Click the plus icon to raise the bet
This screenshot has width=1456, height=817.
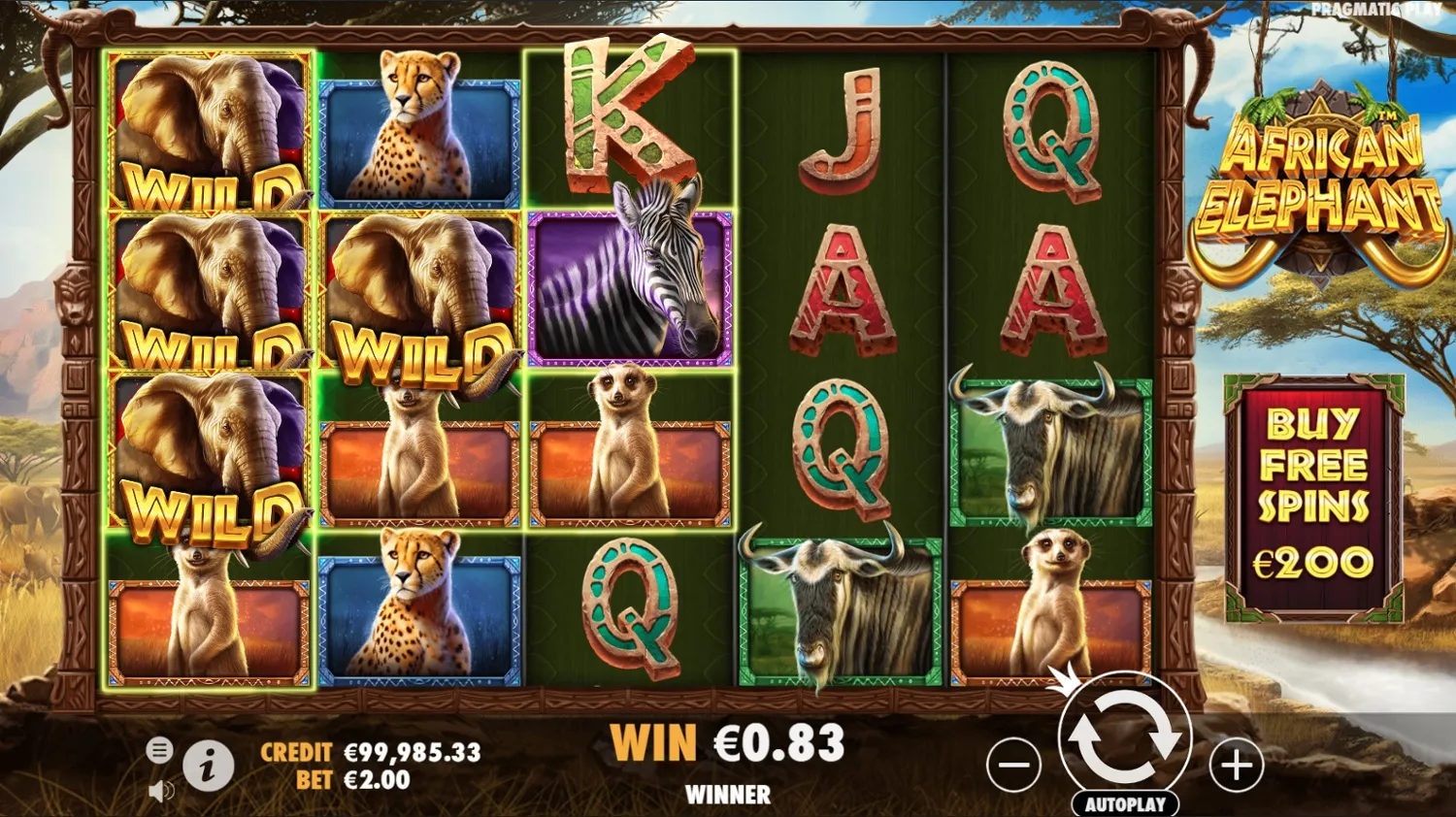(1235, 766)
